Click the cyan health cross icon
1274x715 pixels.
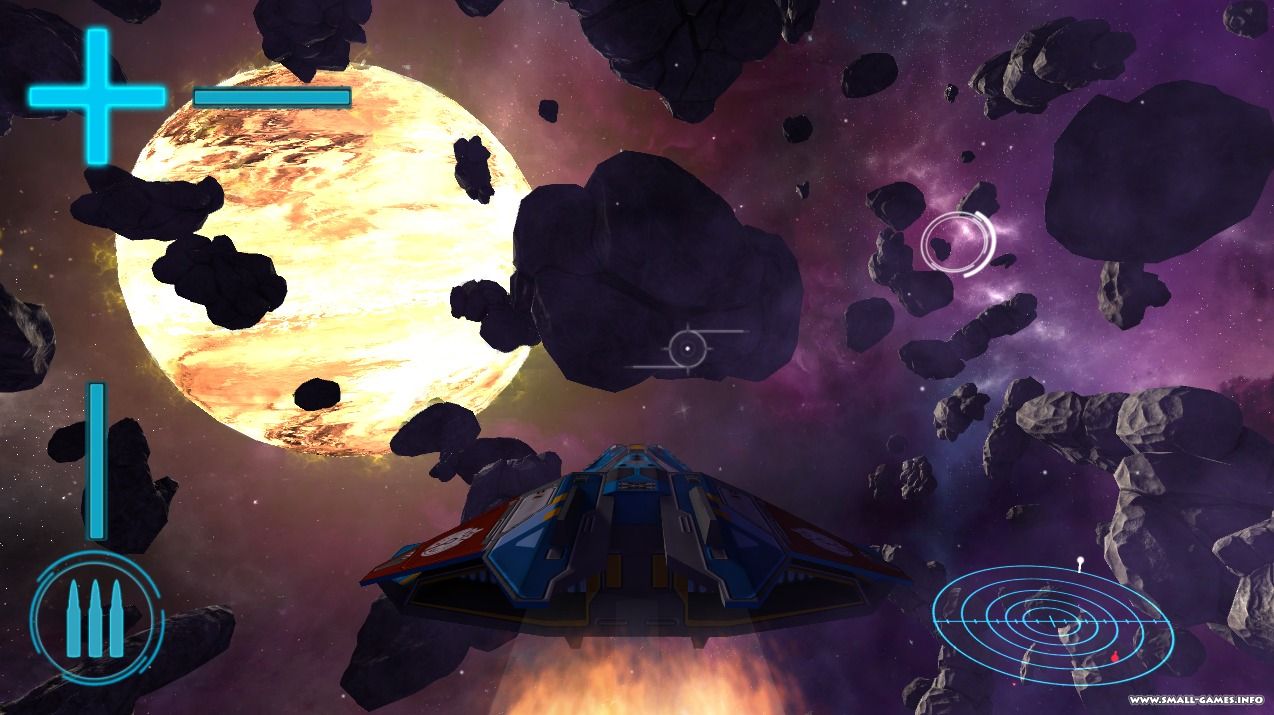point(96,96)
